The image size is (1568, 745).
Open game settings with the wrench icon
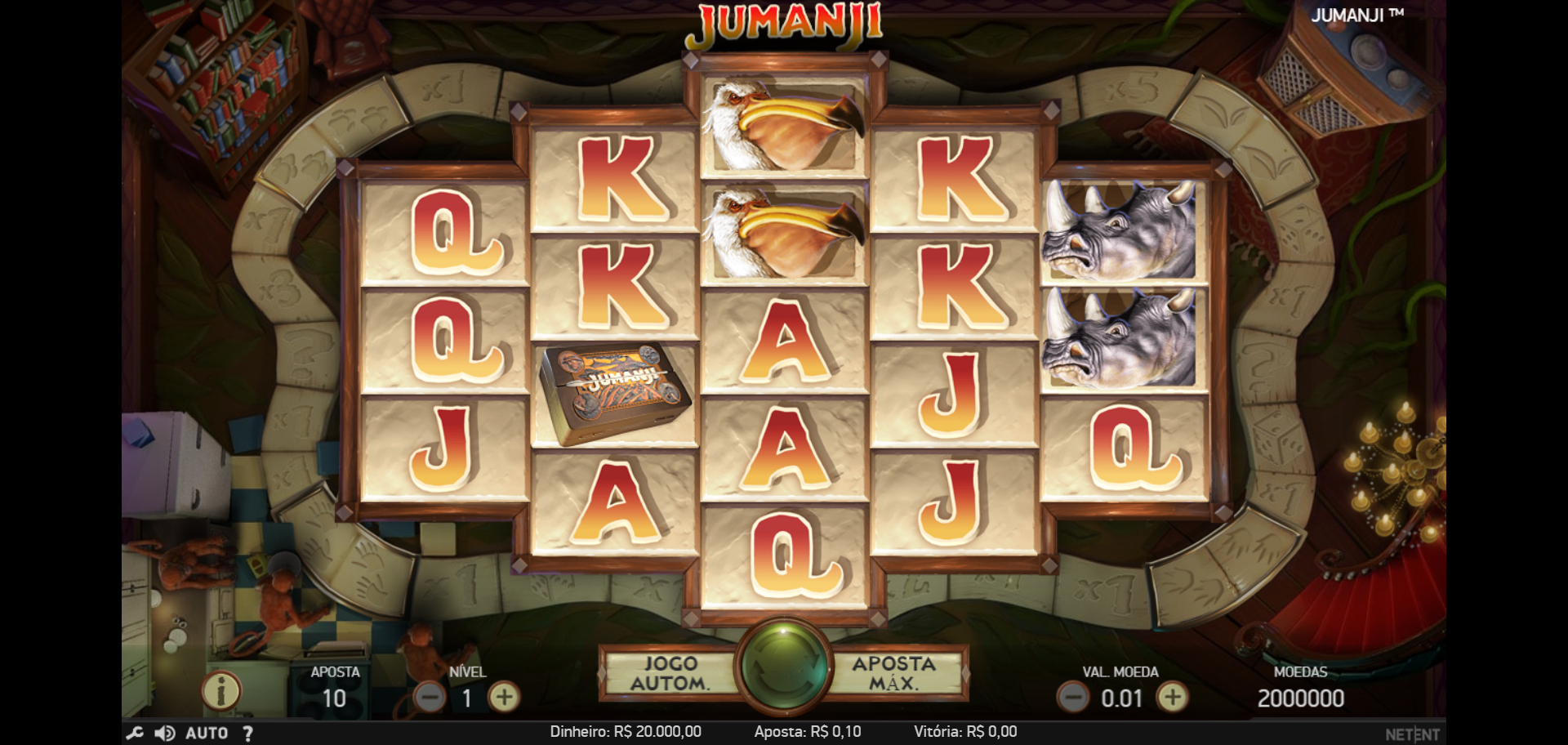coord(135,733)
